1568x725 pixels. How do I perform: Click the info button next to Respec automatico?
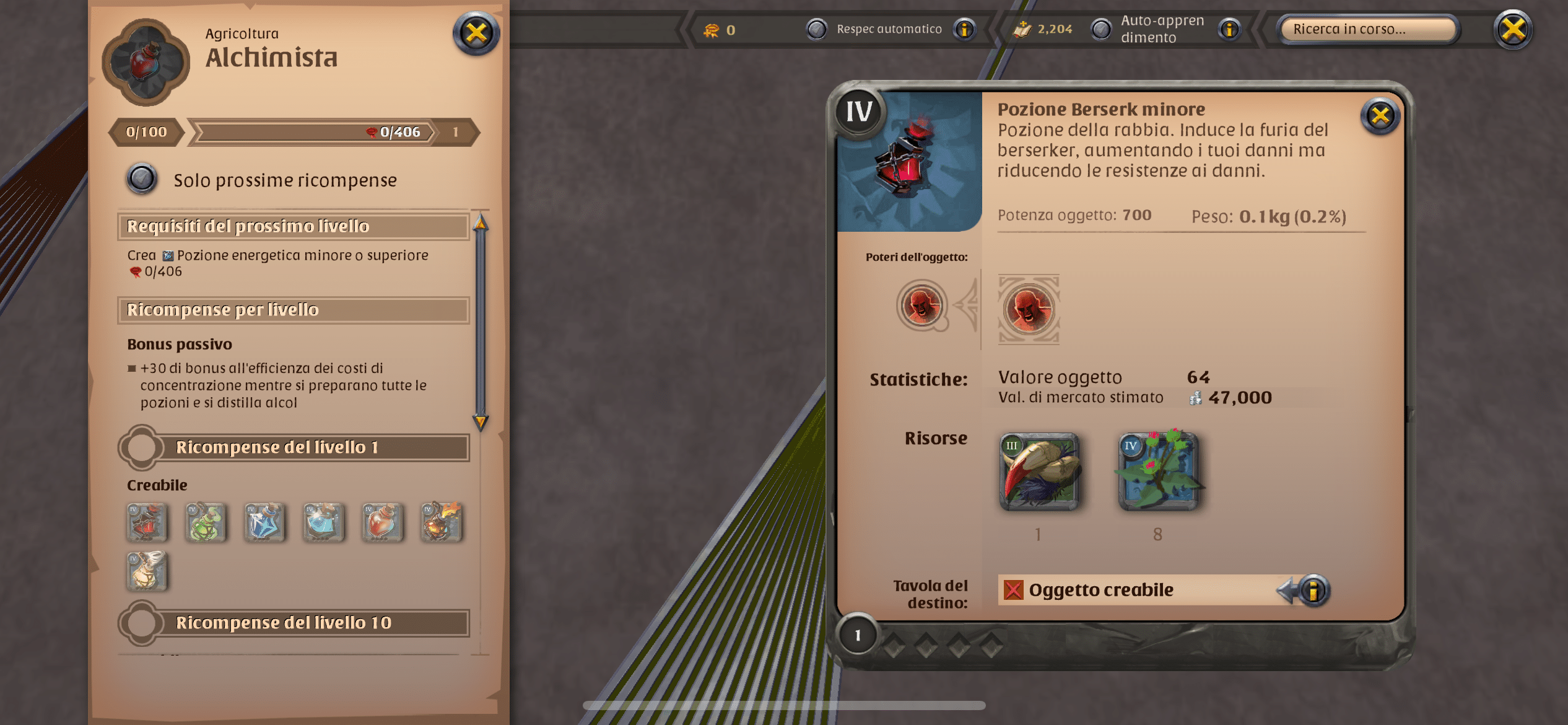(964, 29)
